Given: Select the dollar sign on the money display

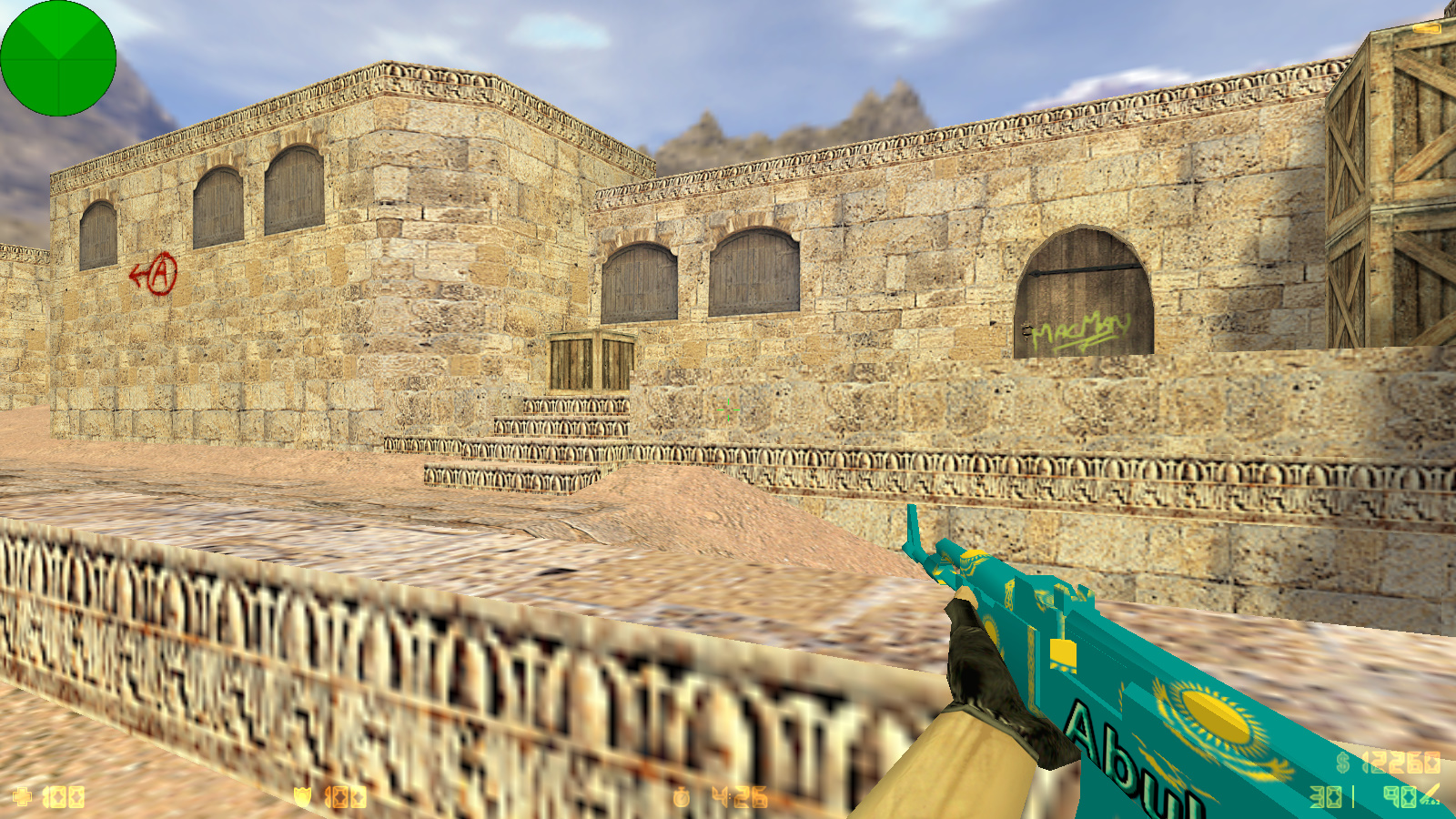Looking at the screenshot, I should [1341, 764].
